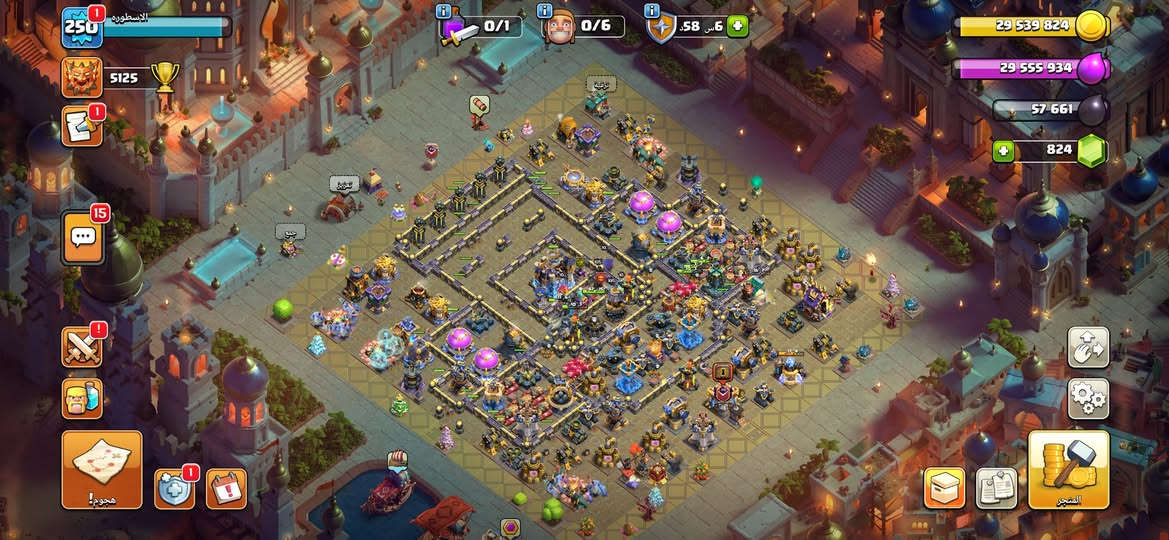
Task: Open the scroll news icon with alert
Action: [82, 127]
